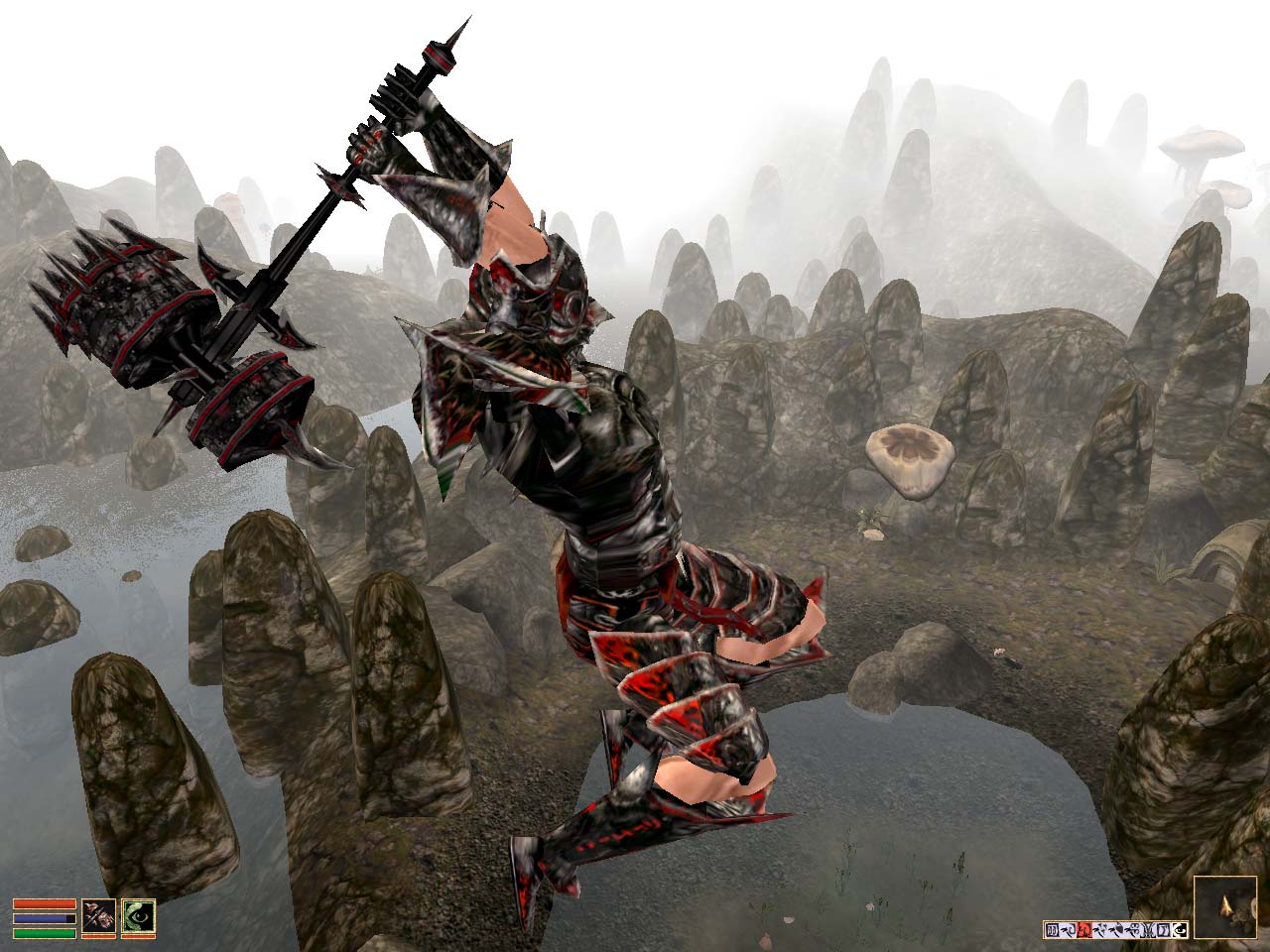Click the orange charge bar under the weapon icon

coord(99,936)
